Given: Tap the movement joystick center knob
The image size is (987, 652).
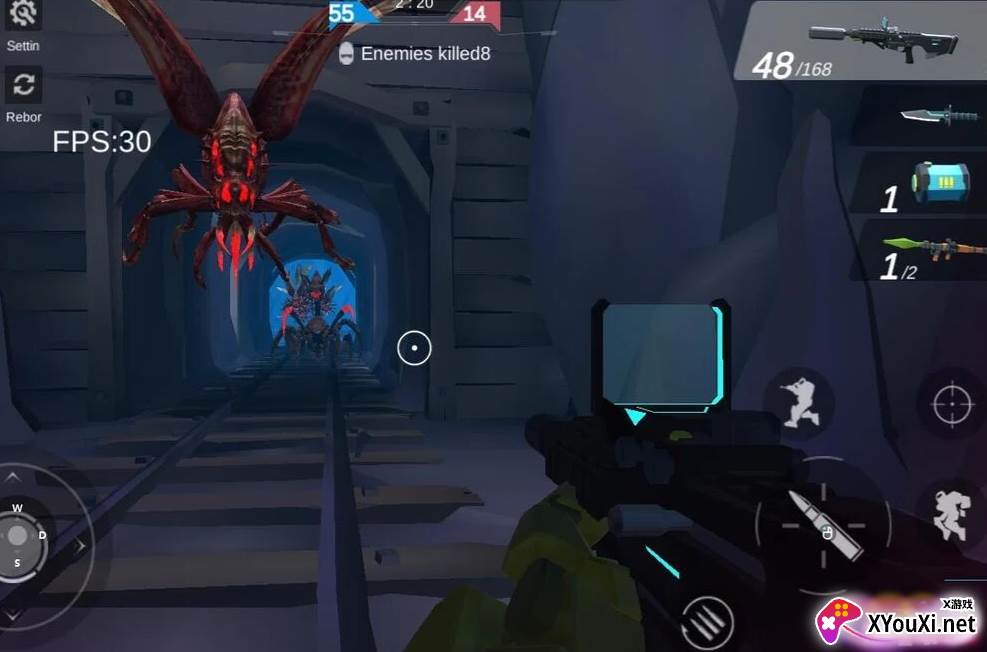Looking at the screenshot, I should coord(18,535).
